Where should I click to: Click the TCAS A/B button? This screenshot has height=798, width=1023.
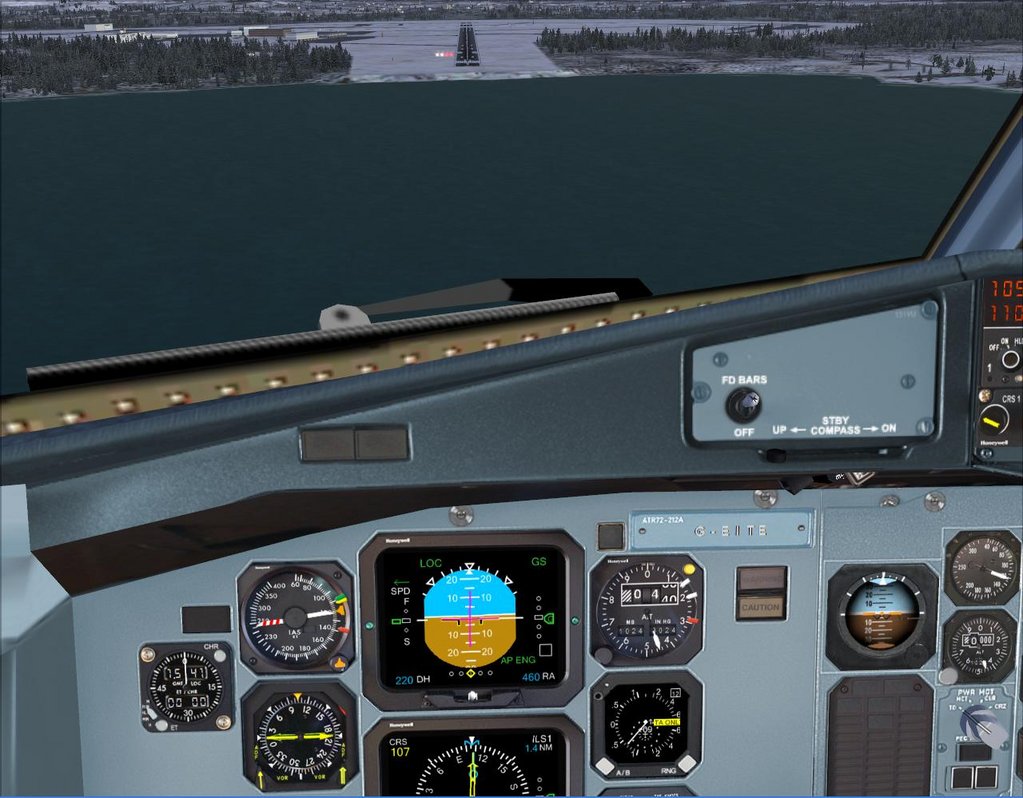pos(604,765)
